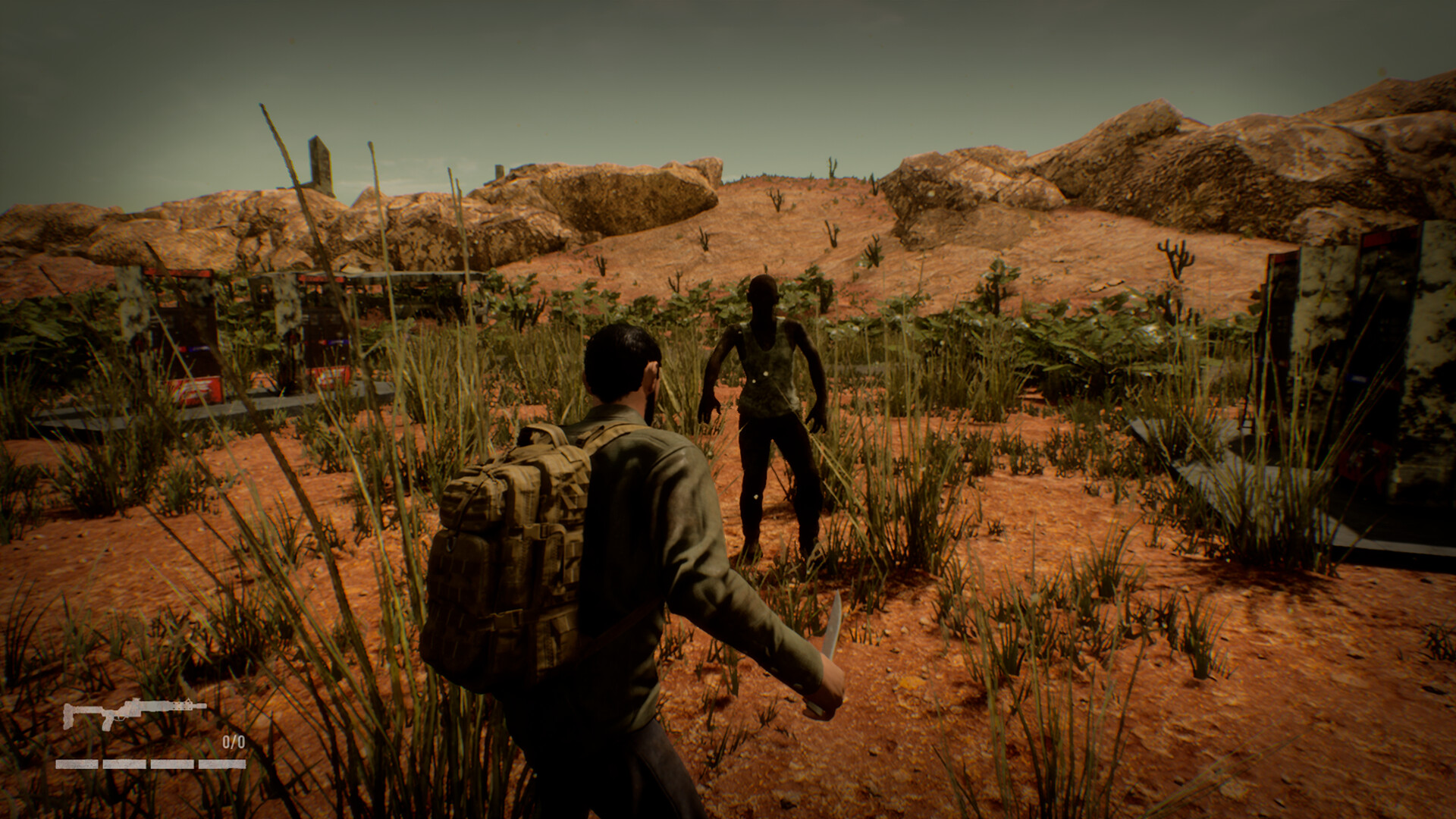This screenshot has width=1456, height=819.
Task: Click the 0/0 ammo counter
Action: (234, 742)
